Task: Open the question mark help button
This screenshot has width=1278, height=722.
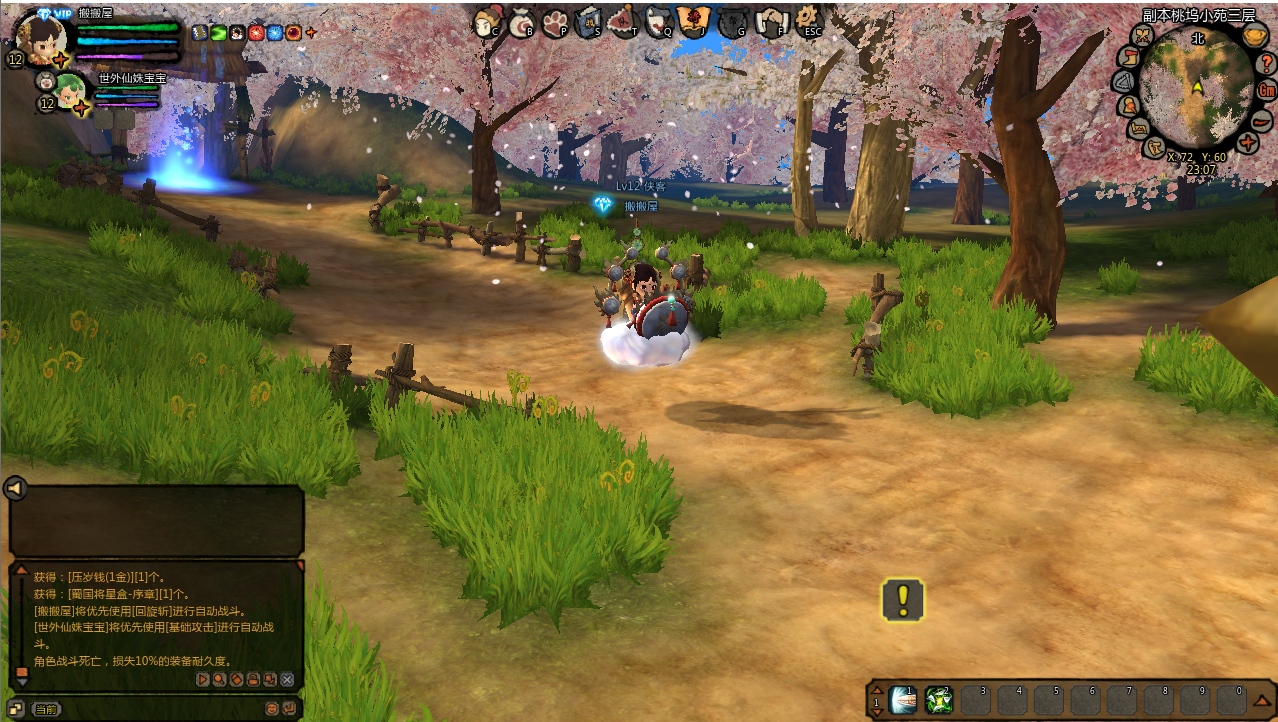Action: pos(1267,63)
